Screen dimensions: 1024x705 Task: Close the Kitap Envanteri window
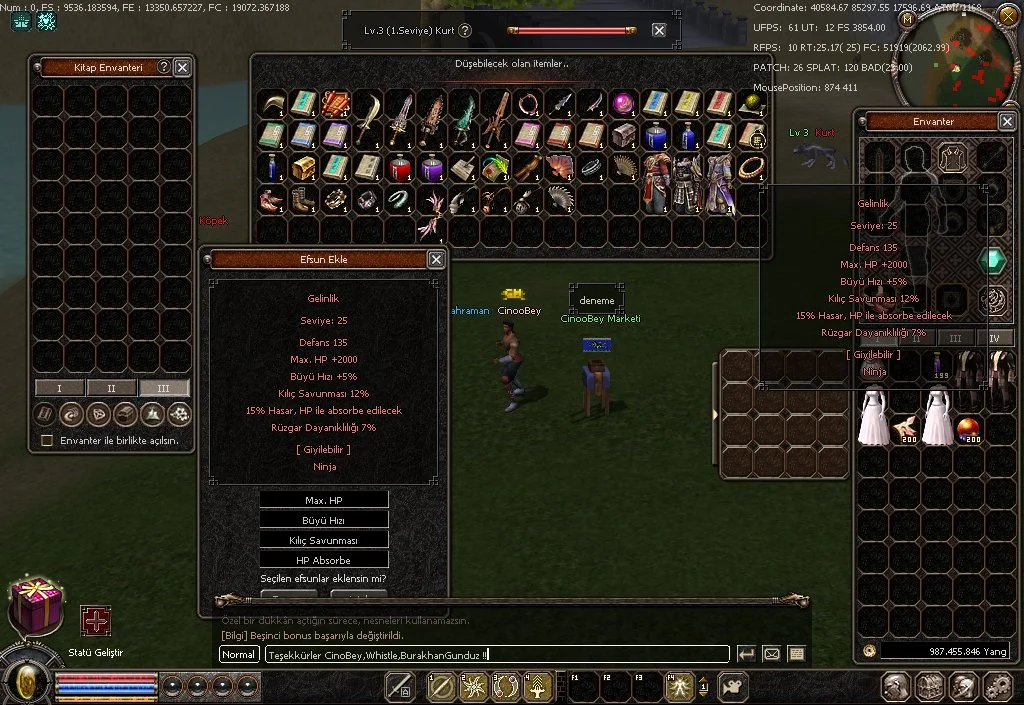coord(182,67)
